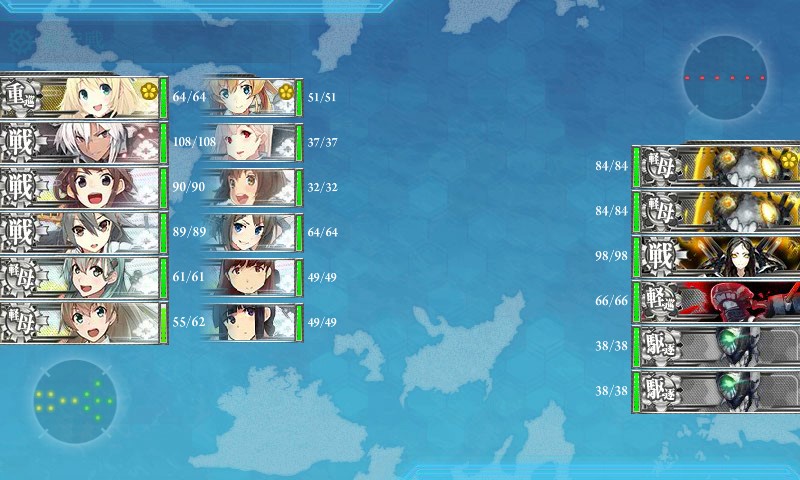The image size is (800, 480).
Task: Click the blue-eyed escort portrait with 64/64 HP
Action: click(x=250, y=232)
